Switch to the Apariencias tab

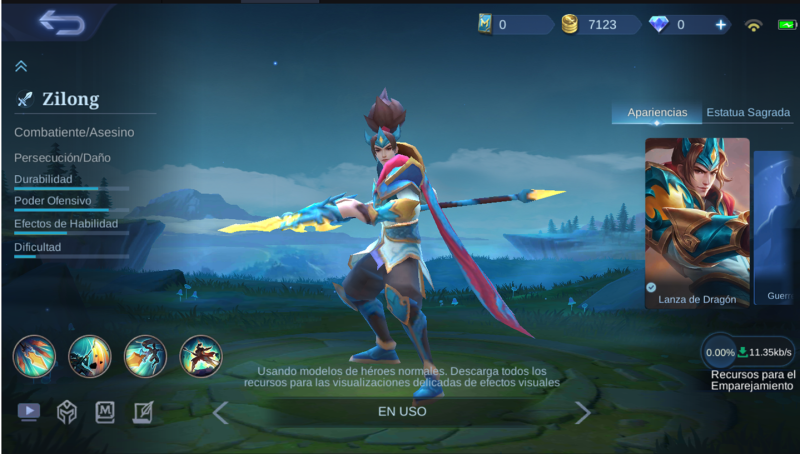pos(657,113)
